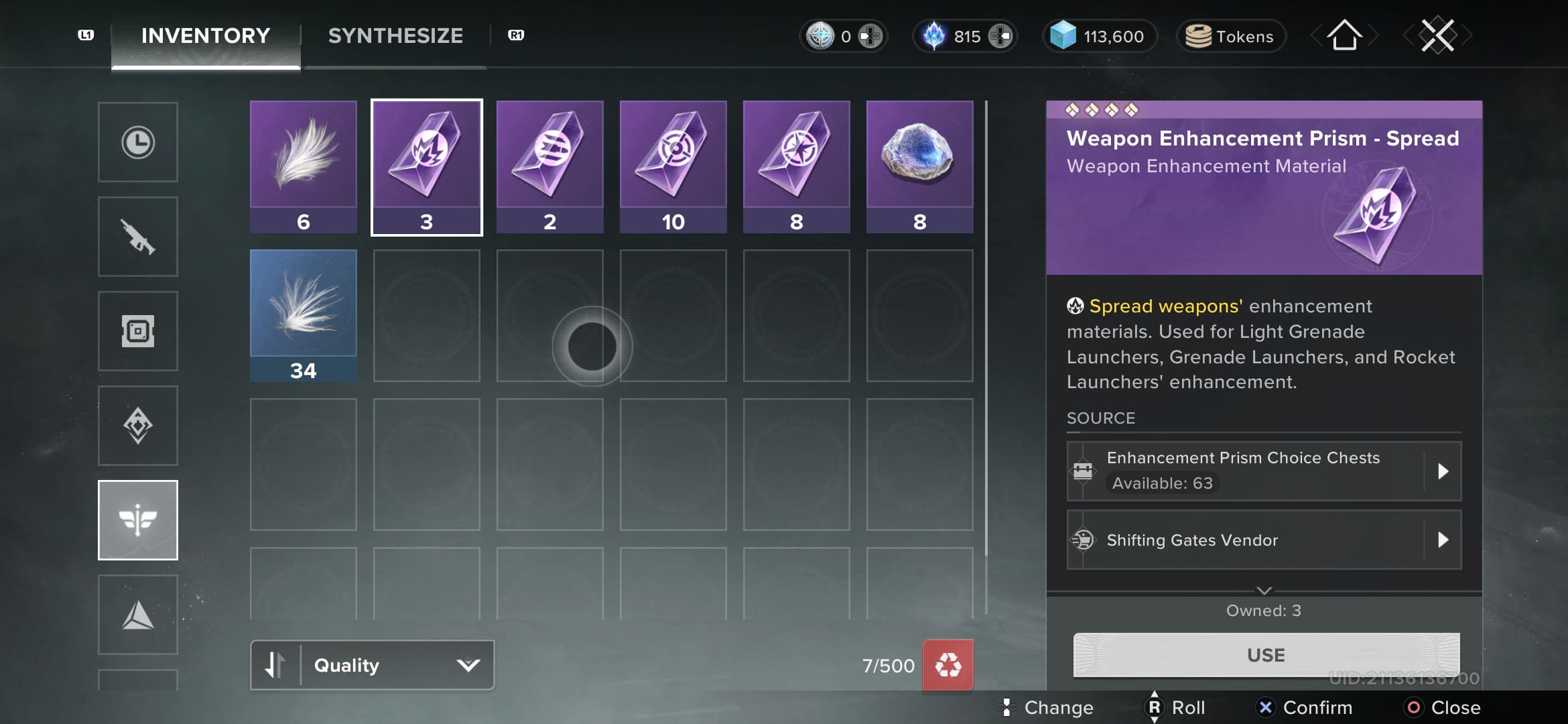Select the Spread enhancement prism slot

pos(427,166)
